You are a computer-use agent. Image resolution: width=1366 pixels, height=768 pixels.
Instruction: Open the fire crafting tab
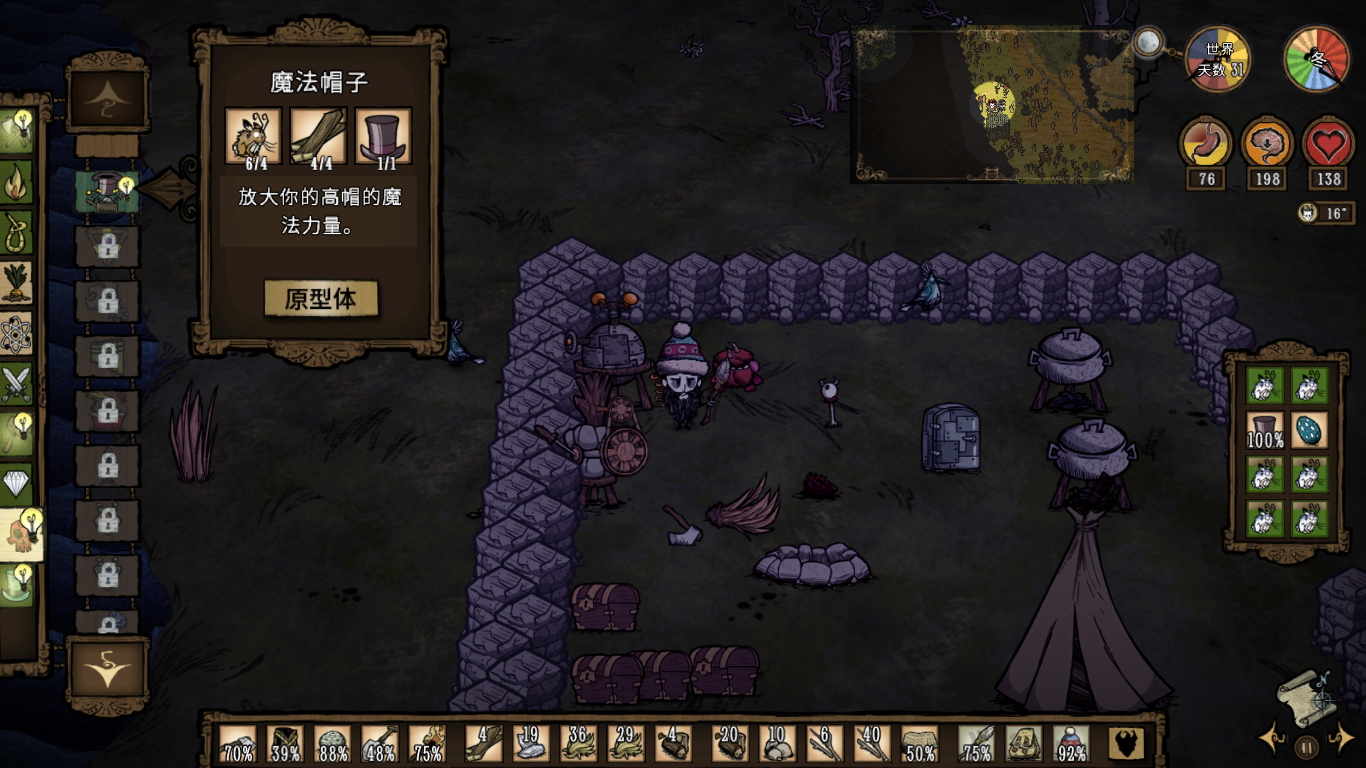17,182
